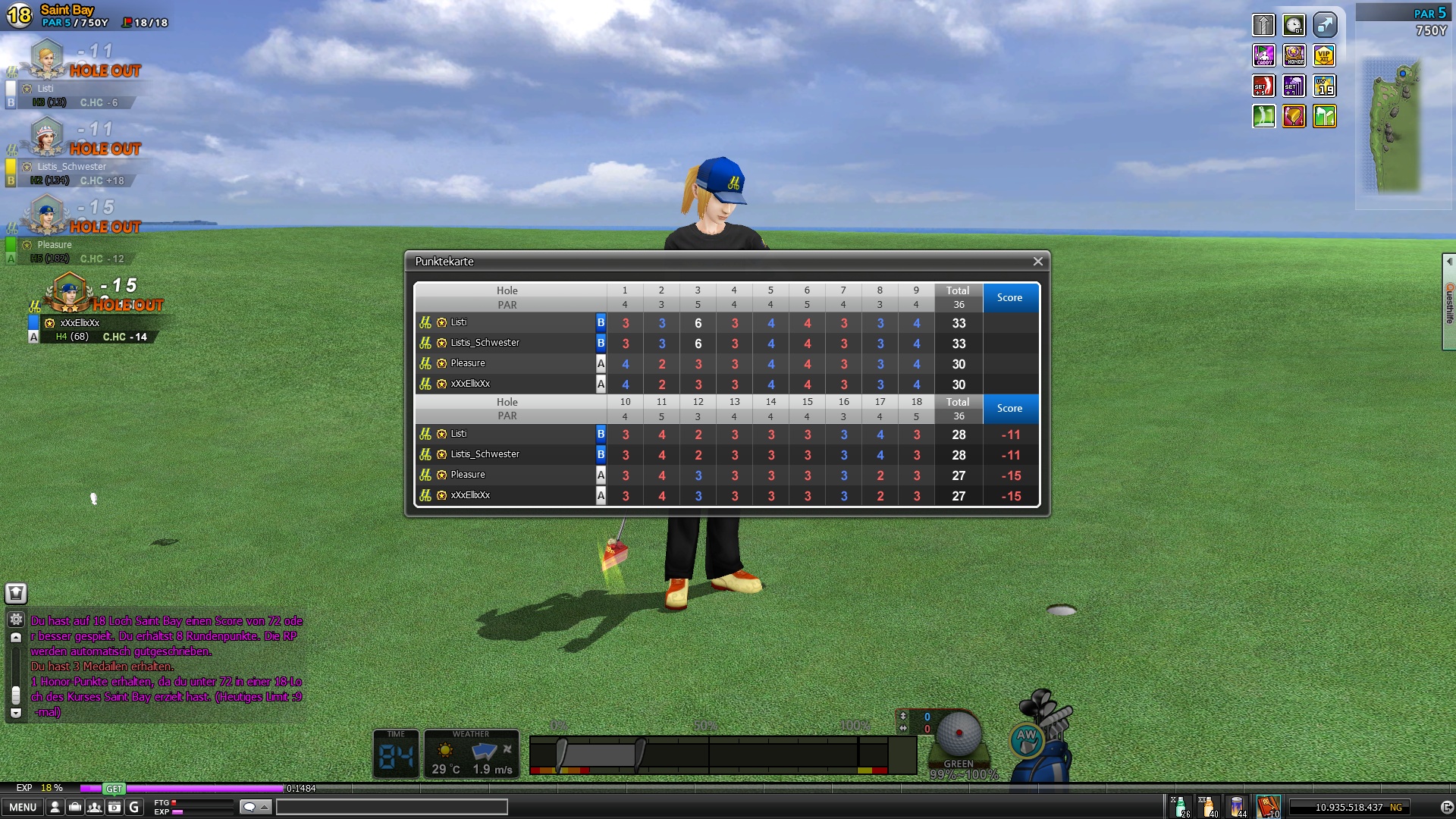
Task: Open the Questhilfe side tab
Action: 1448,302
